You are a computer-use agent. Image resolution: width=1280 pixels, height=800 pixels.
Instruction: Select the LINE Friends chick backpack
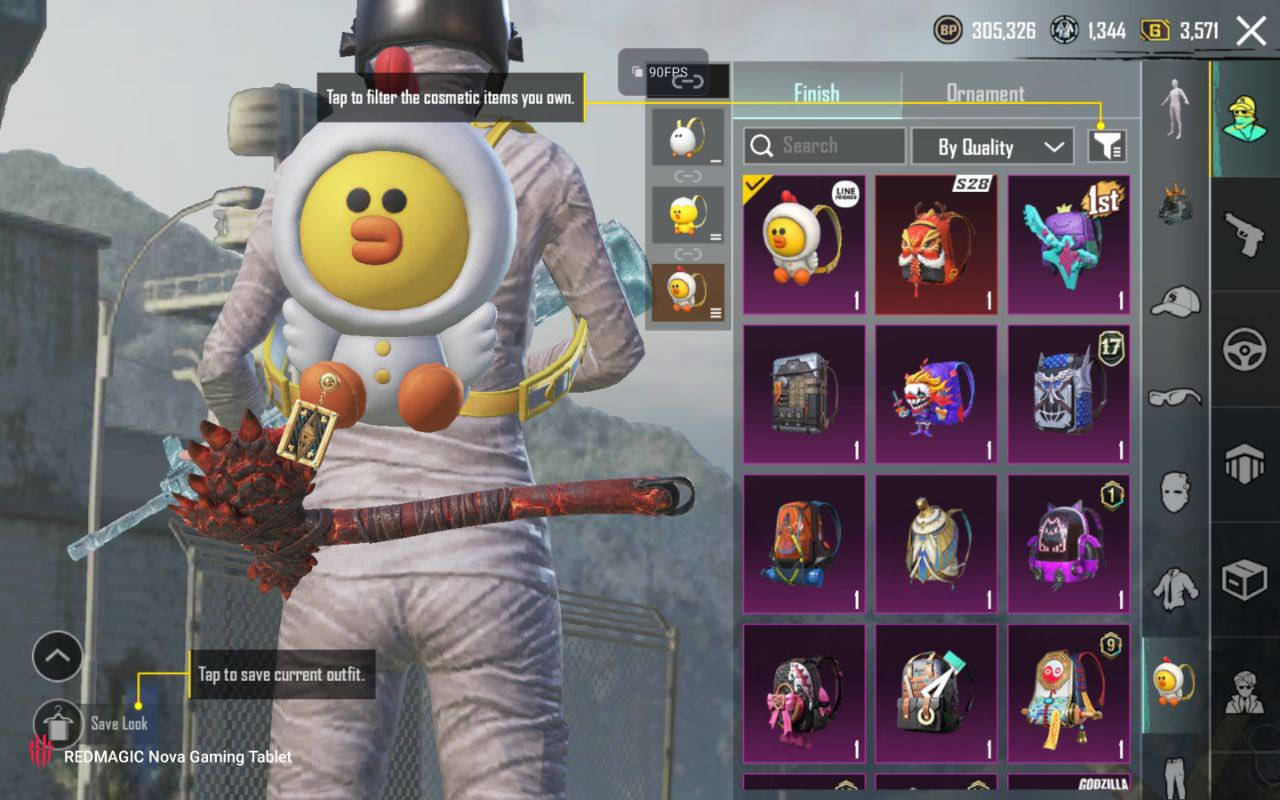point(804,245)
